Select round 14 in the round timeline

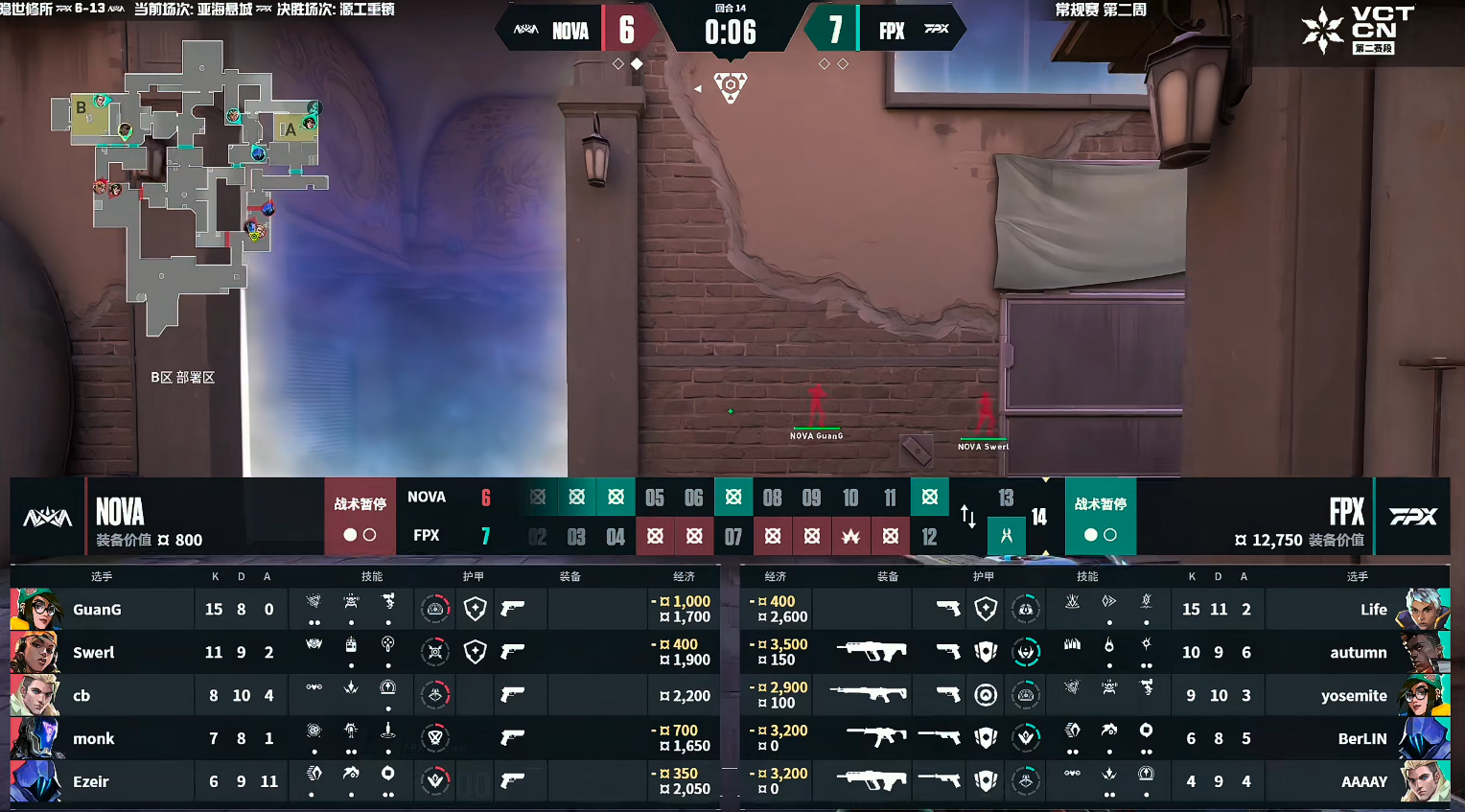(1039, 518)
